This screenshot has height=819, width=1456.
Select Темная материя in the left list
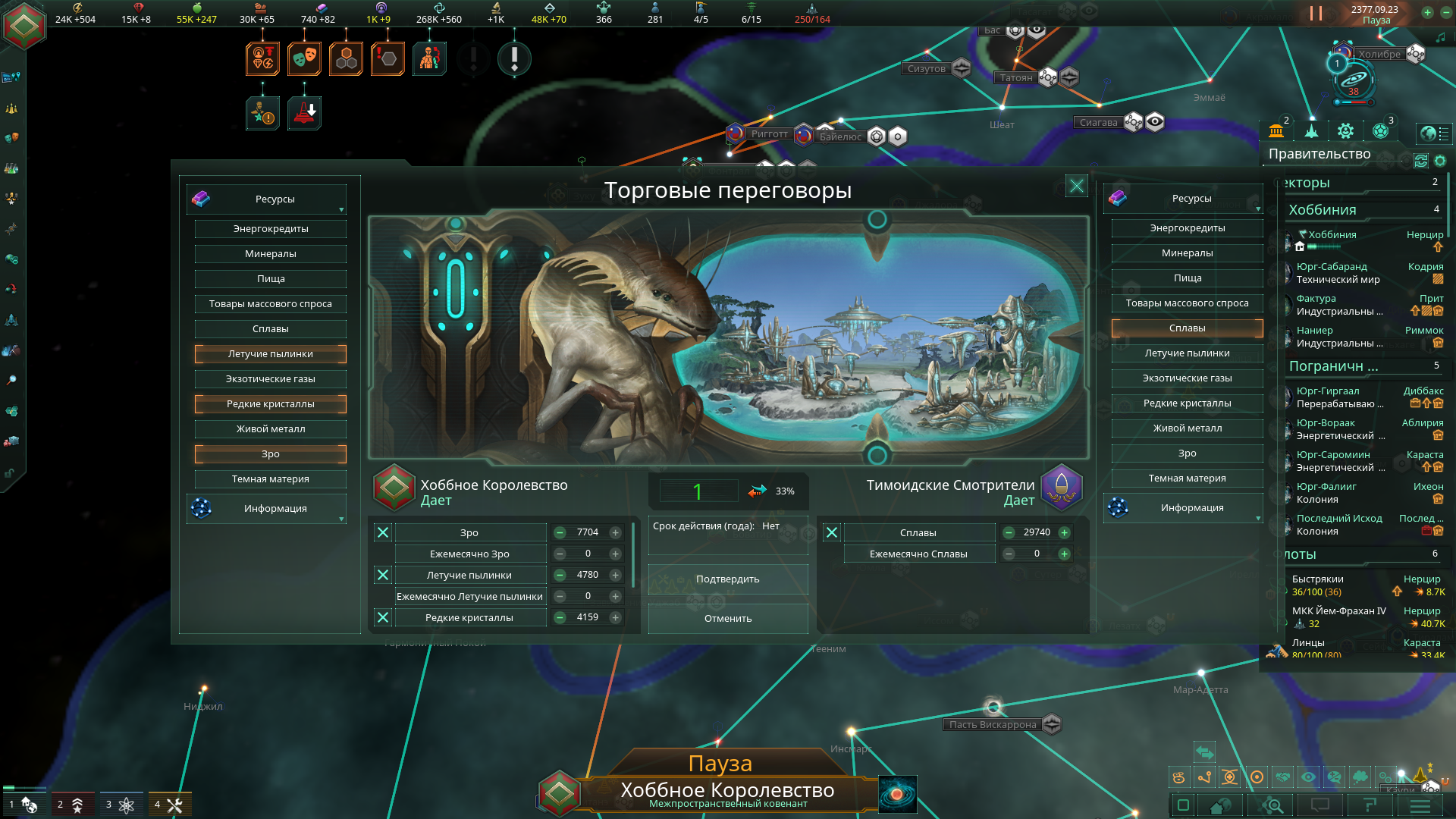tap(270, 479)
